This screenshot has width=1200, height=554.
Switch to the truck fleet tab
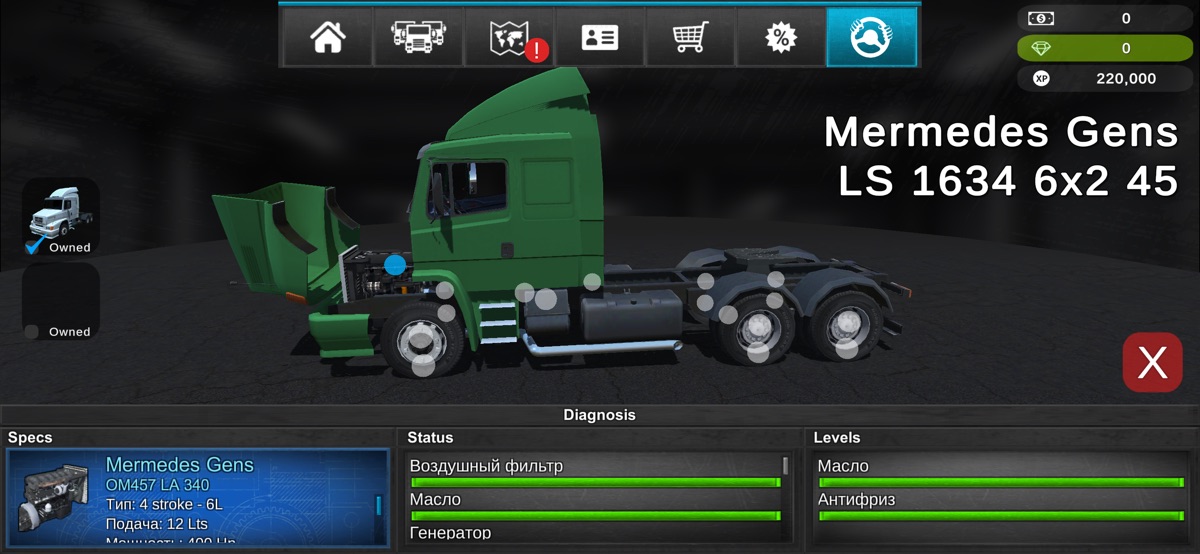[417, 37]
